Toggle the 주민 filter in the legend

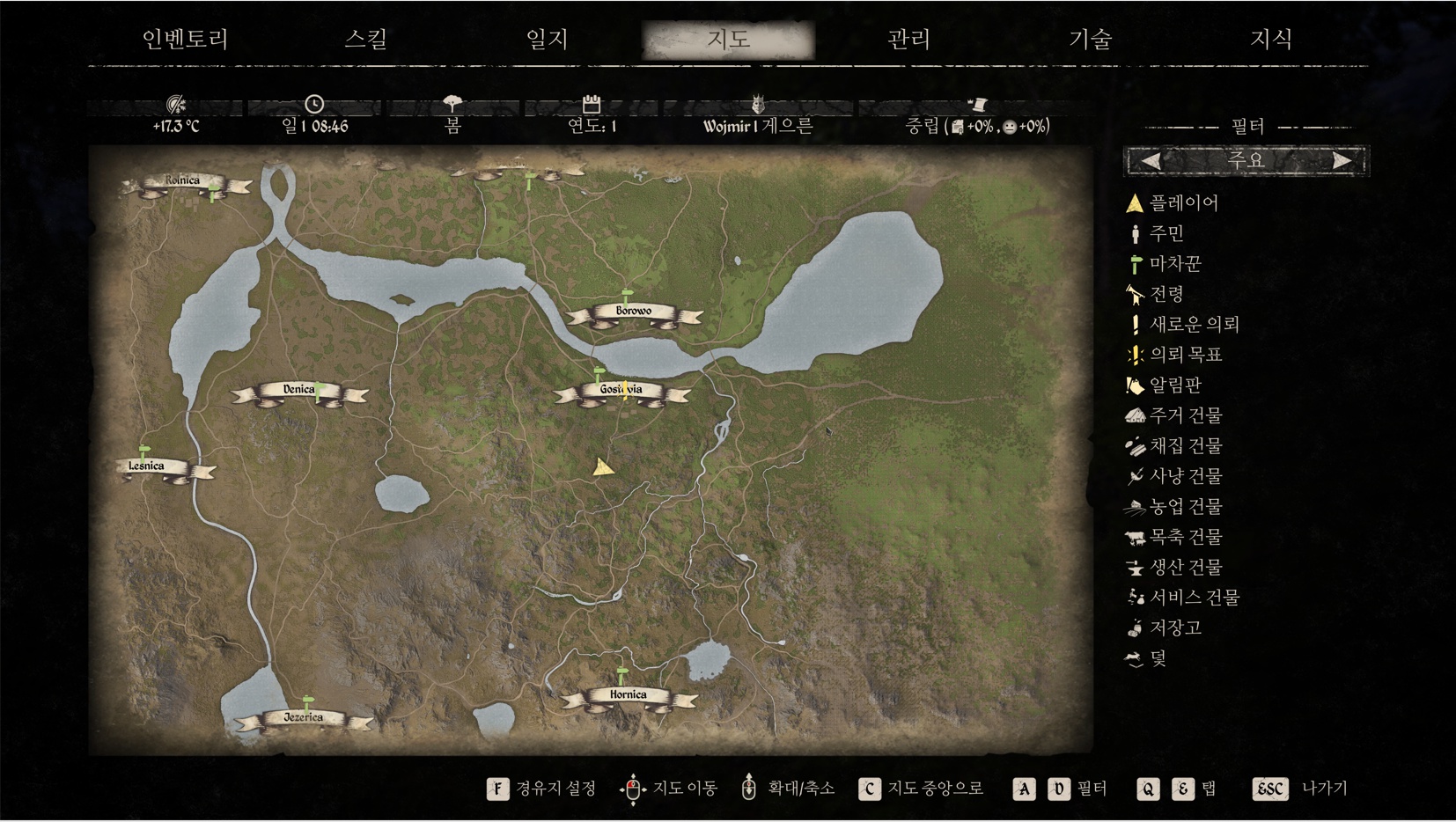coord(1166,233)
